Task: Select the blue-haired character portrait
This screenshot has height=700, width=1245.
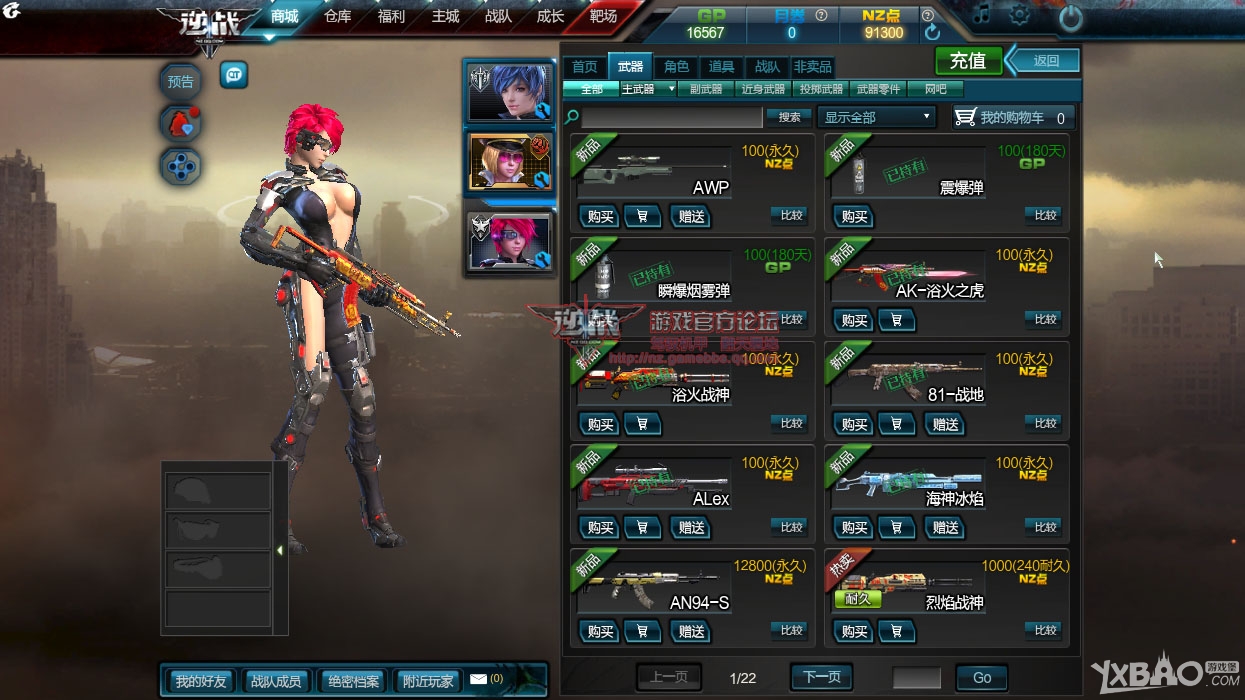Action: click(x=508, y=92)
